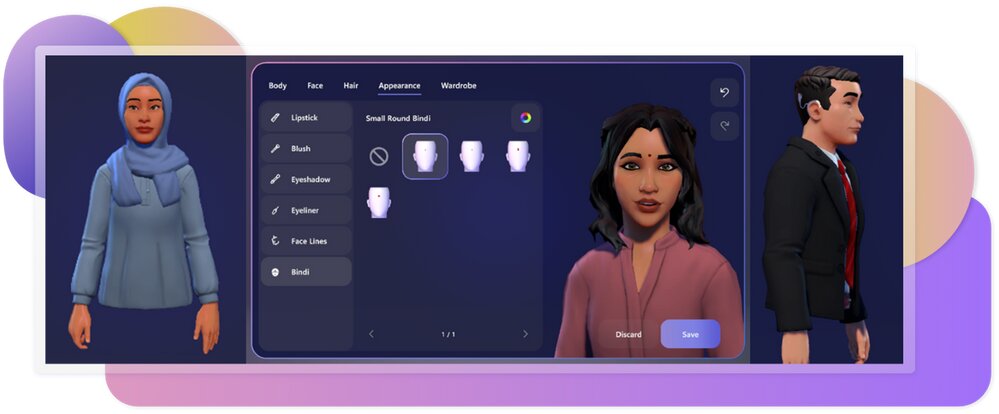Click the undo arrow button
999x414 pixels.
tap(725, 93)
